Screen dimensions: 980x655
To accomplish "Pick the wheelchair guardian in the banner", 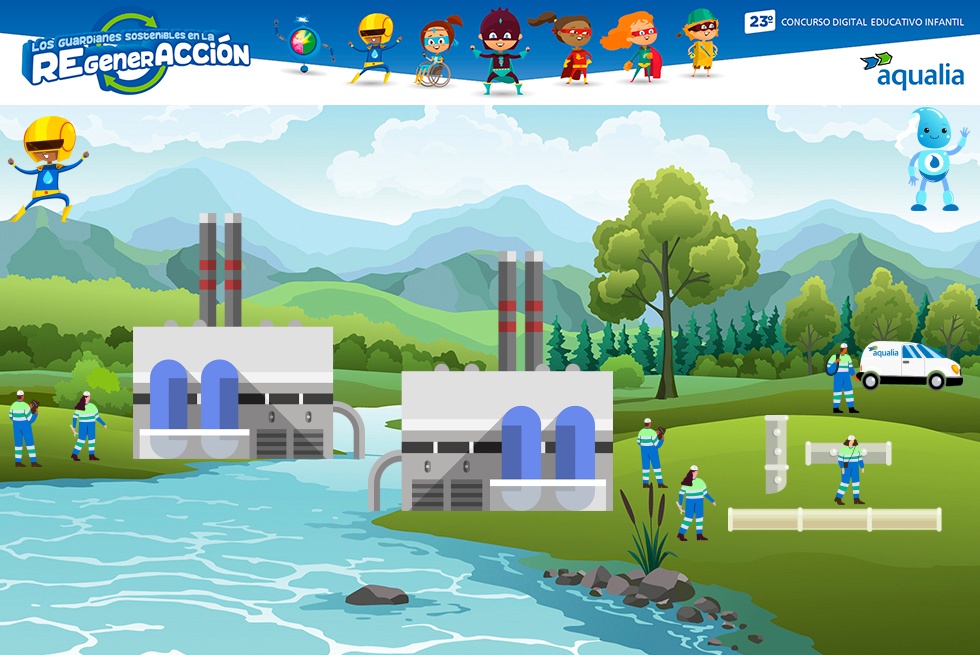I will 436,52.
